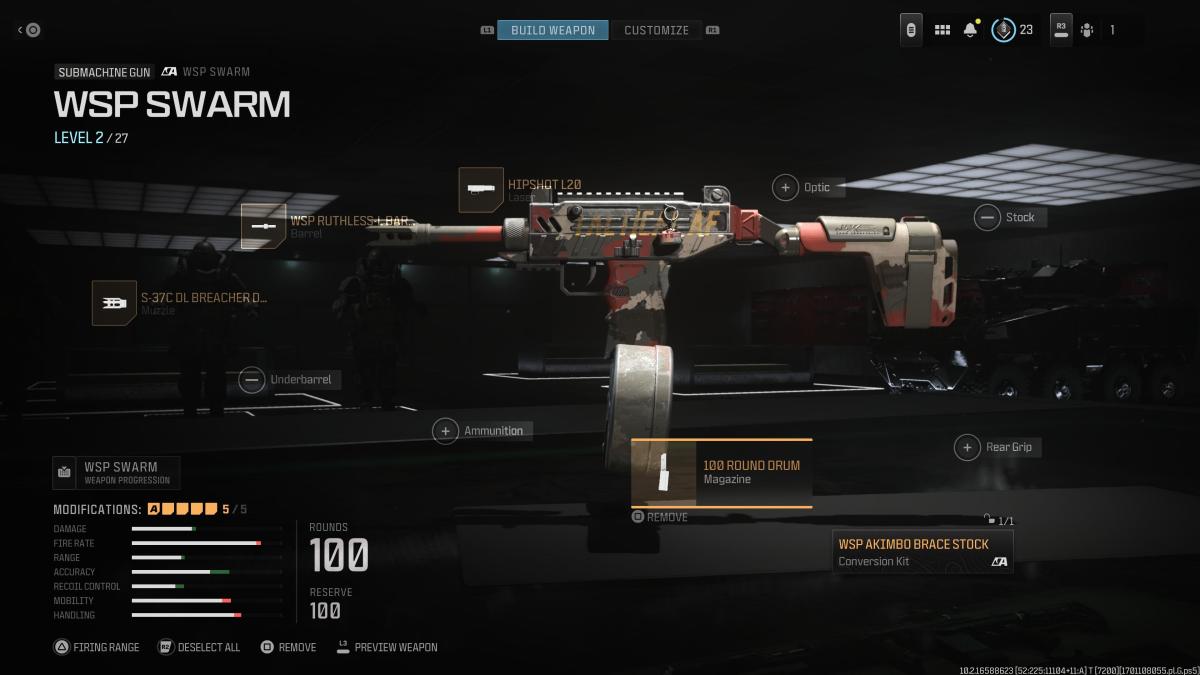Open WSP Swarm weapon progression
This screenshot has height=675, width=1200.
116,472
